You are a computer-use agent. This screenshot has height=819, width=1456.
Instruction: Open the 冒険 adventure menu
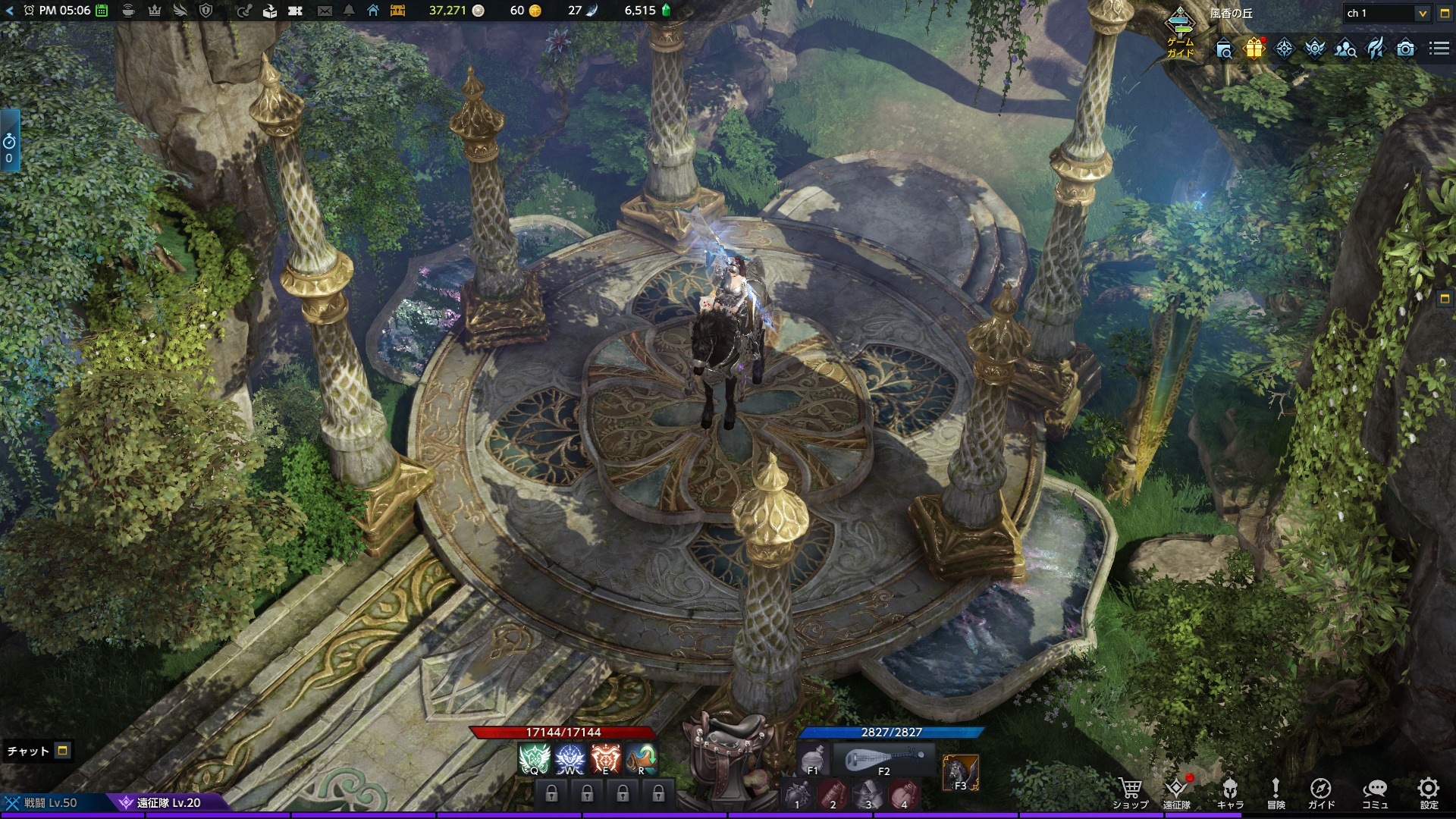point(1276,792)
